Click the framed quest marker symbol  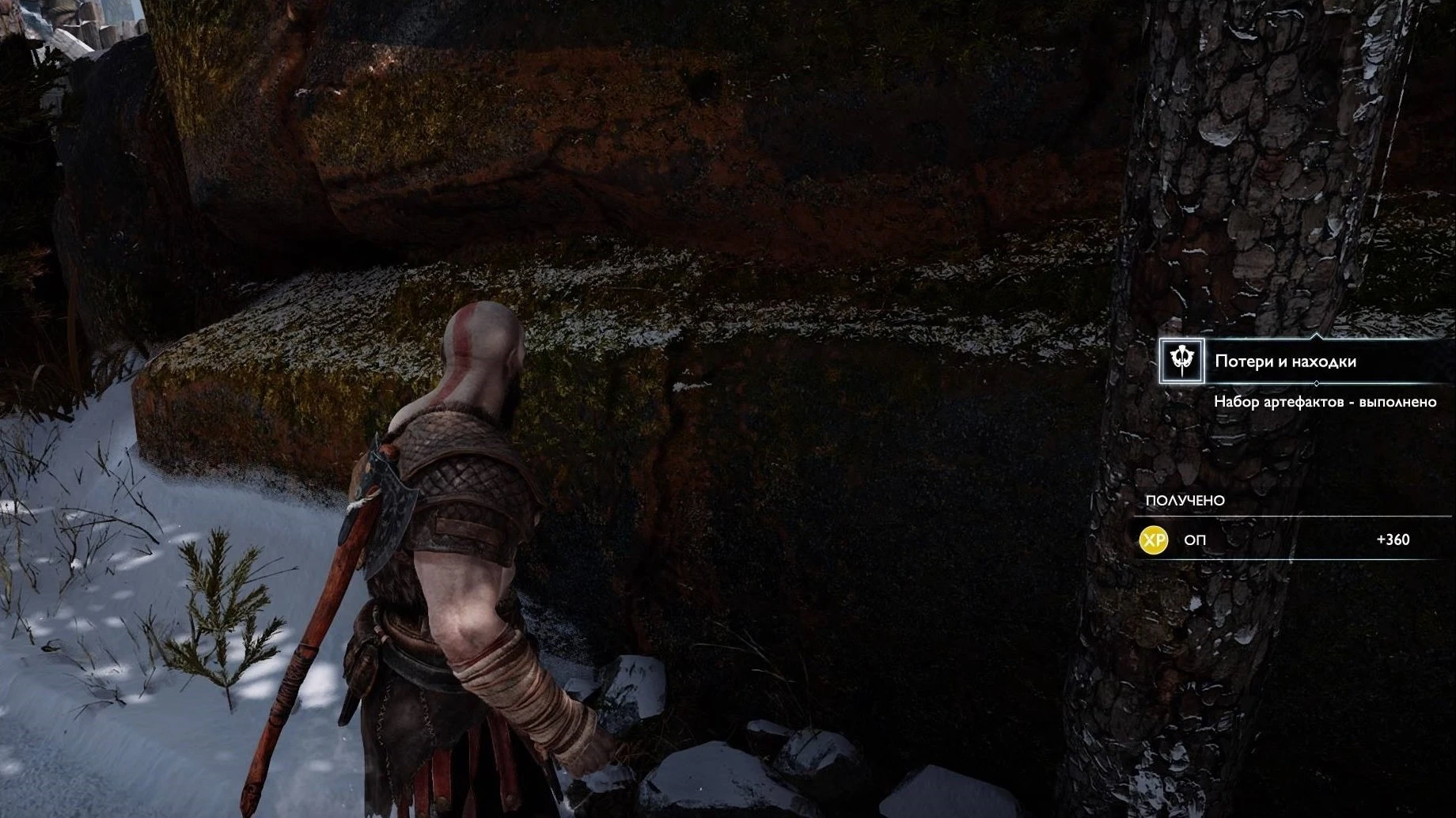[1182, 361]
